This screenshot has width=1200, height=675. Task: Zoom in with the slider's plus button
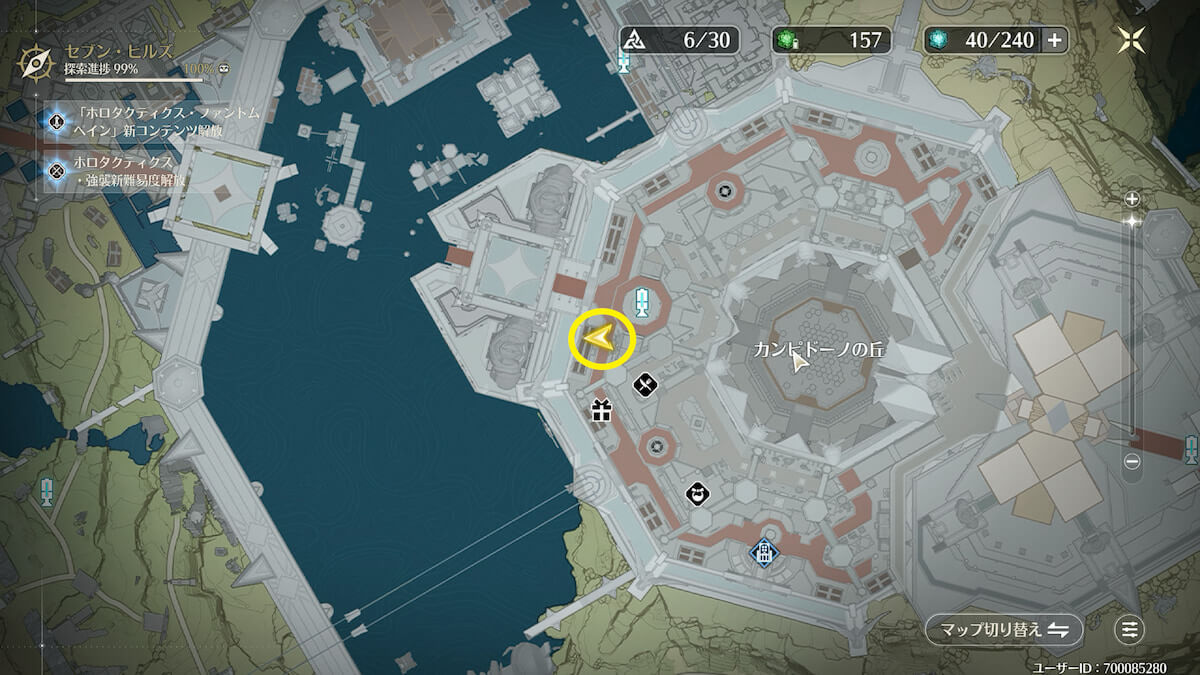[x=1132, y=198]
